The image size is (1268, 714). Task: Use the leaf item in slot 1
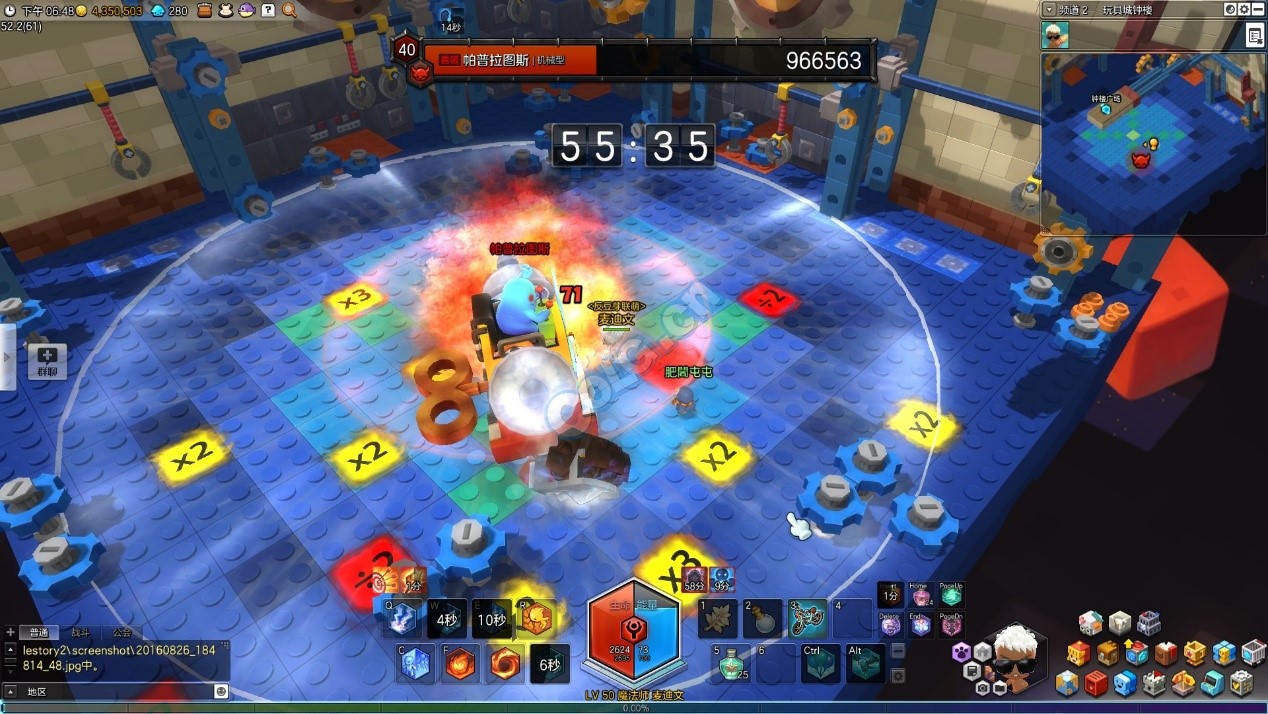(x=718, y=618)
